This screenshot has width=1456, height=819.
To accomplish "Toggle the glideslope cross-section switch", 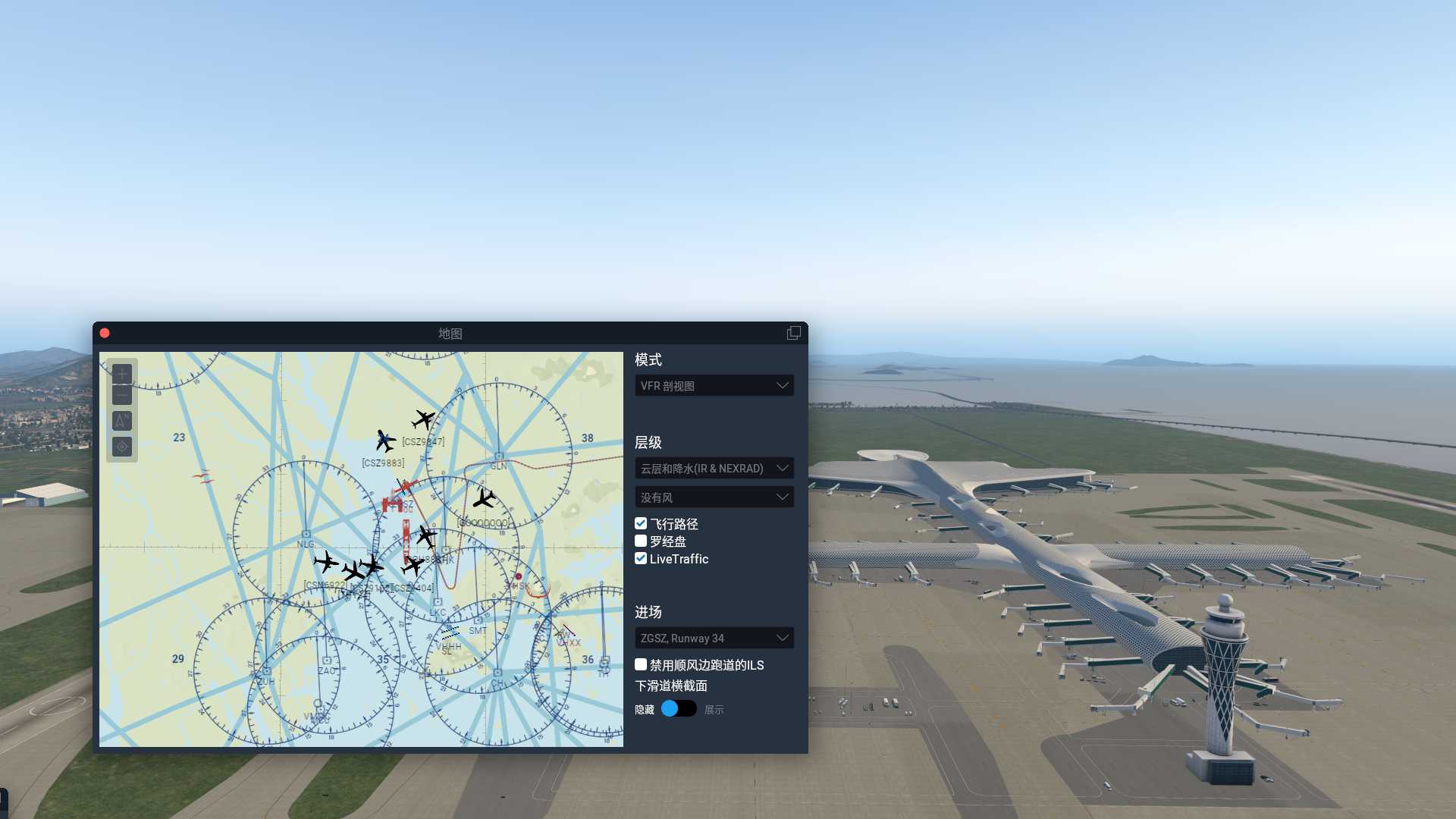I will (x=678, y=708).
